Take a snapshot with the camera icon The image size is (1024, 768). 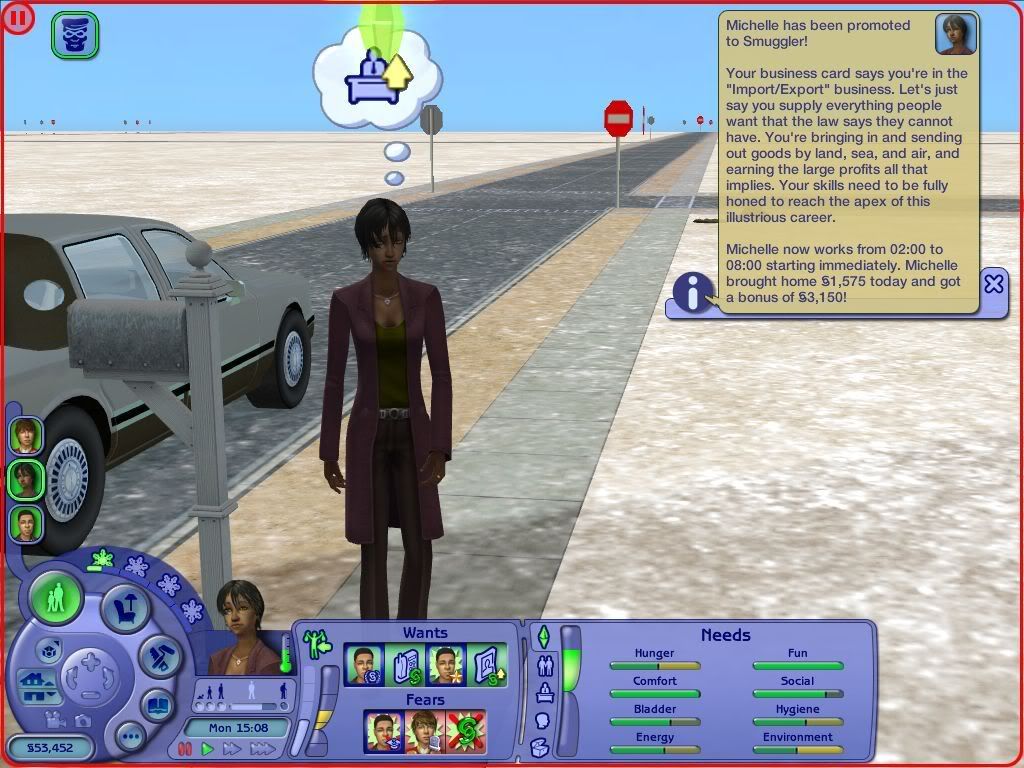click(x=83, y=720)
